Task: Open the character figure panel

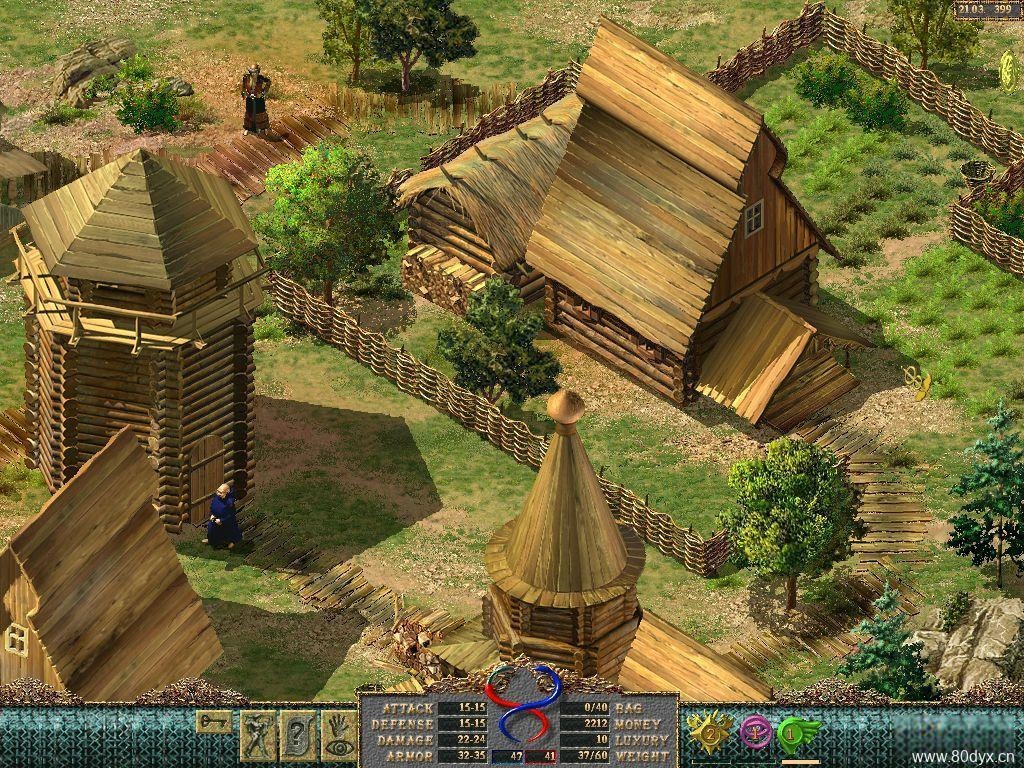Action: [258, 735]
